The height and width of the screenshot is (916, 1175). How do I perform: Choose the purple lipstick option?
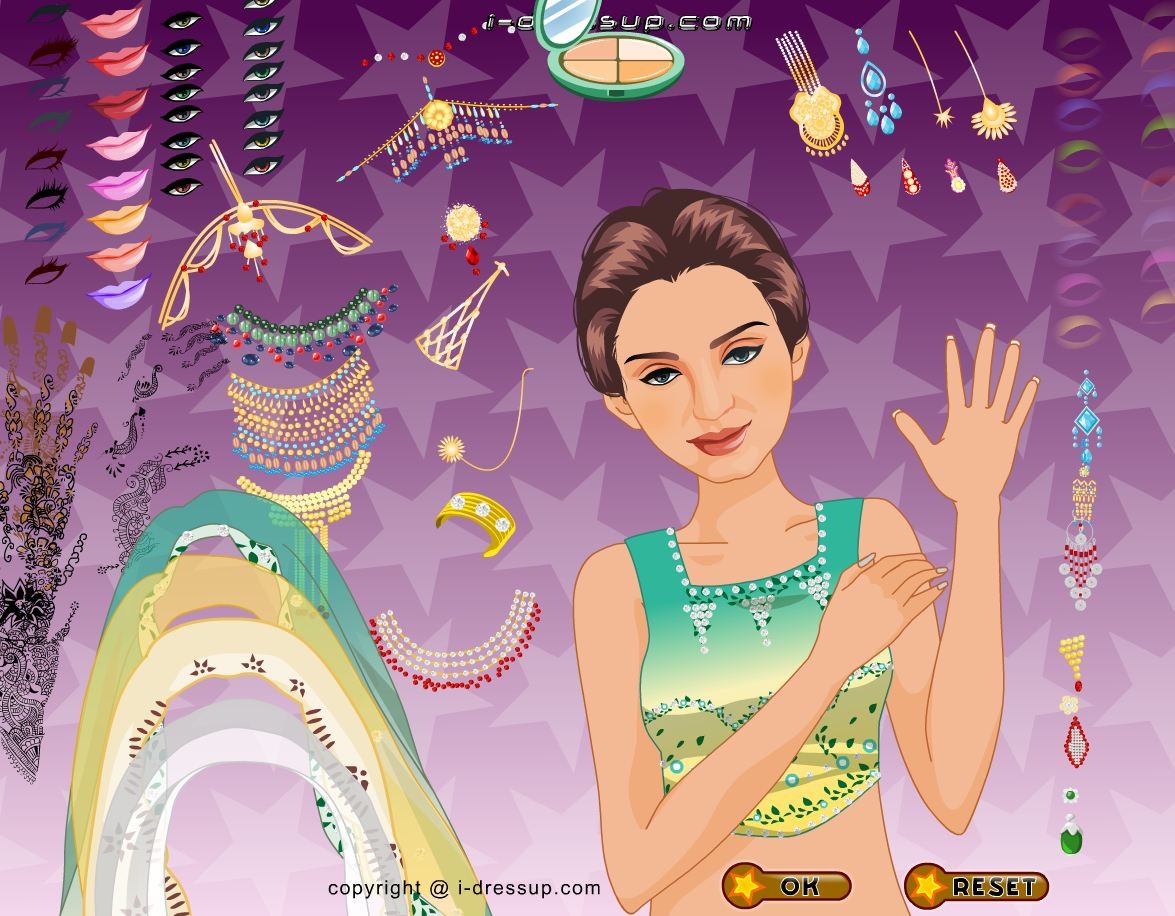[x=118, y=289]
